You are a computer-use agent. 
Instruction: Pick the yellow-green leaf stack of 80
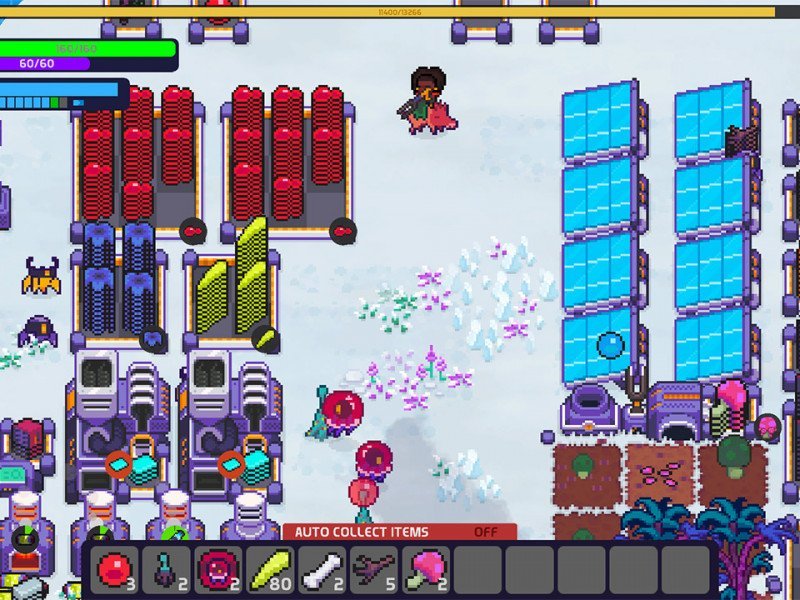click(x=271, y=571)
